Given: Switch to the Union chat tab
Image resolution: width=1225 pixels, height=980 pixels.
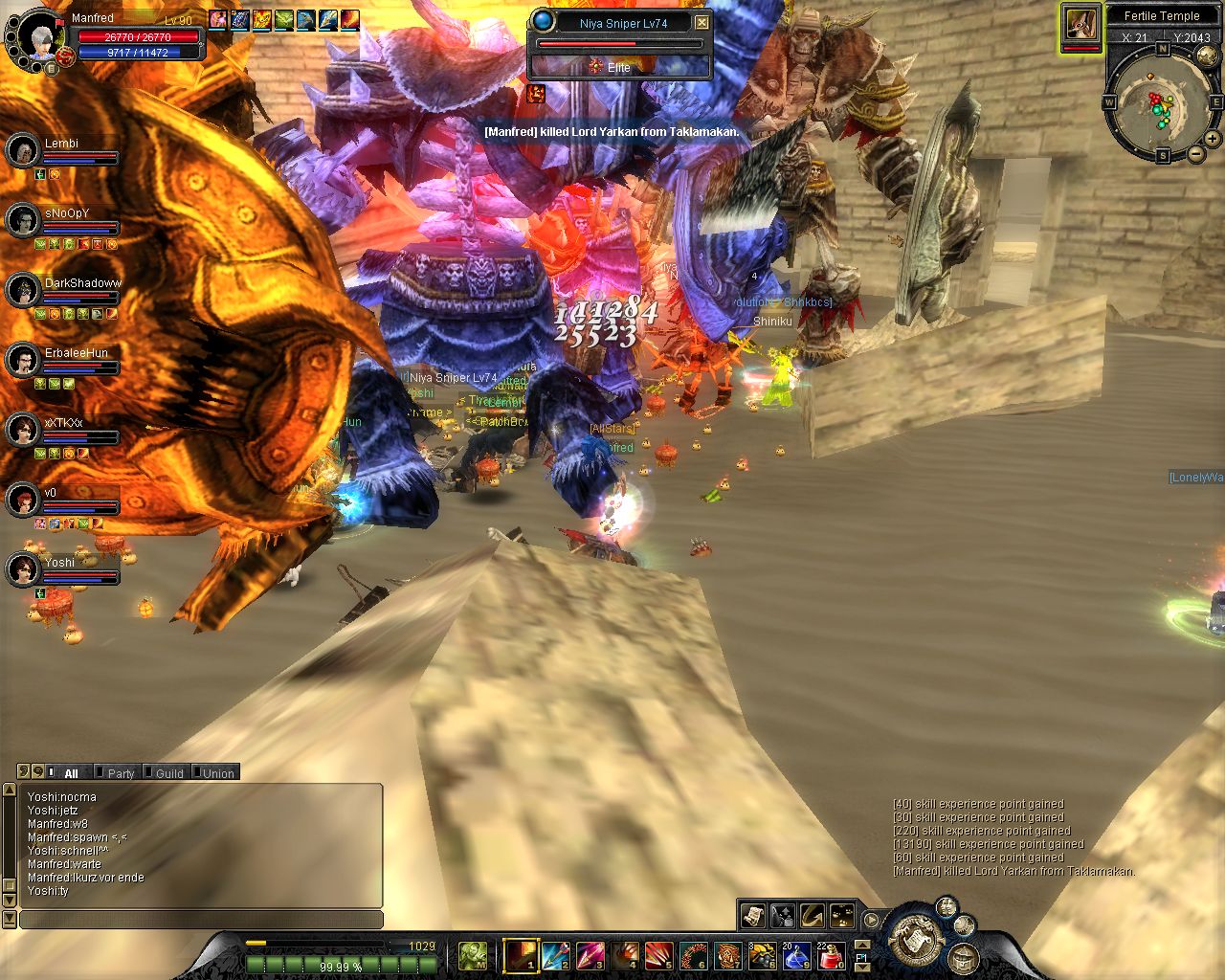Looking at the screenshot, I should click(x=218, y=773).
